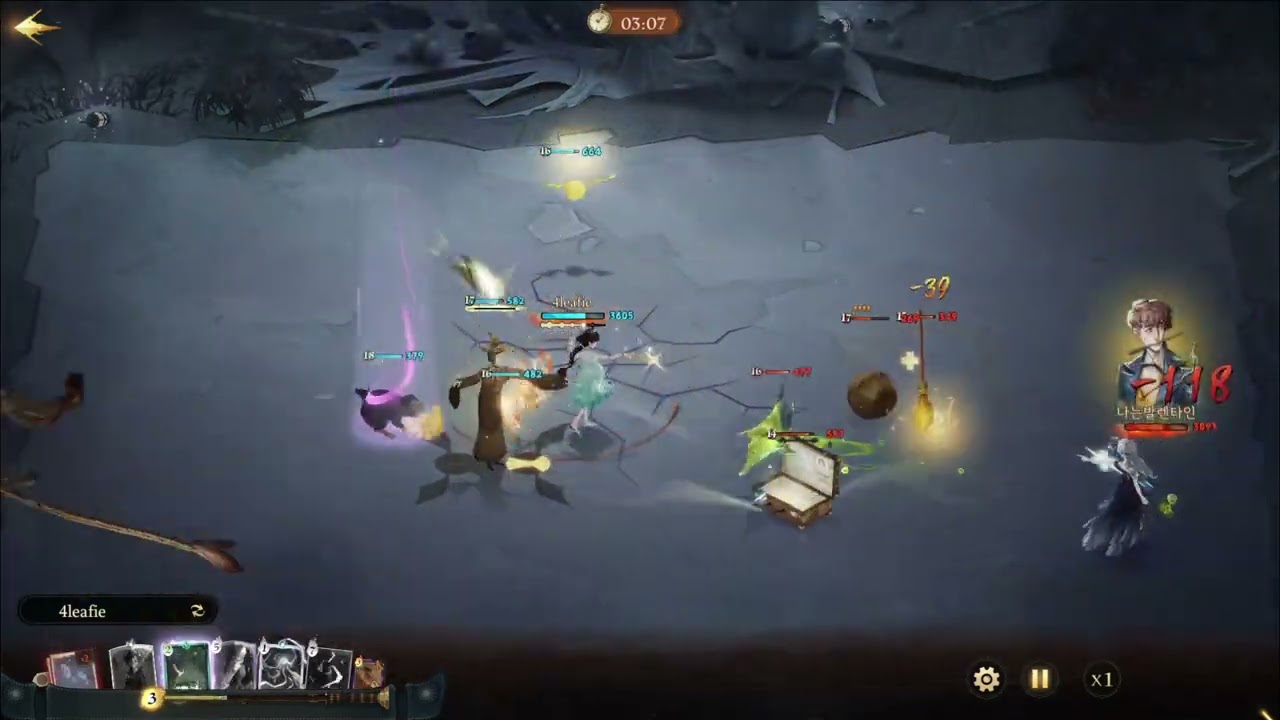Toggle the refresh icon beside 4leafie
The height and width of the screenshot is (720, 1280).
tap(197, 611)
